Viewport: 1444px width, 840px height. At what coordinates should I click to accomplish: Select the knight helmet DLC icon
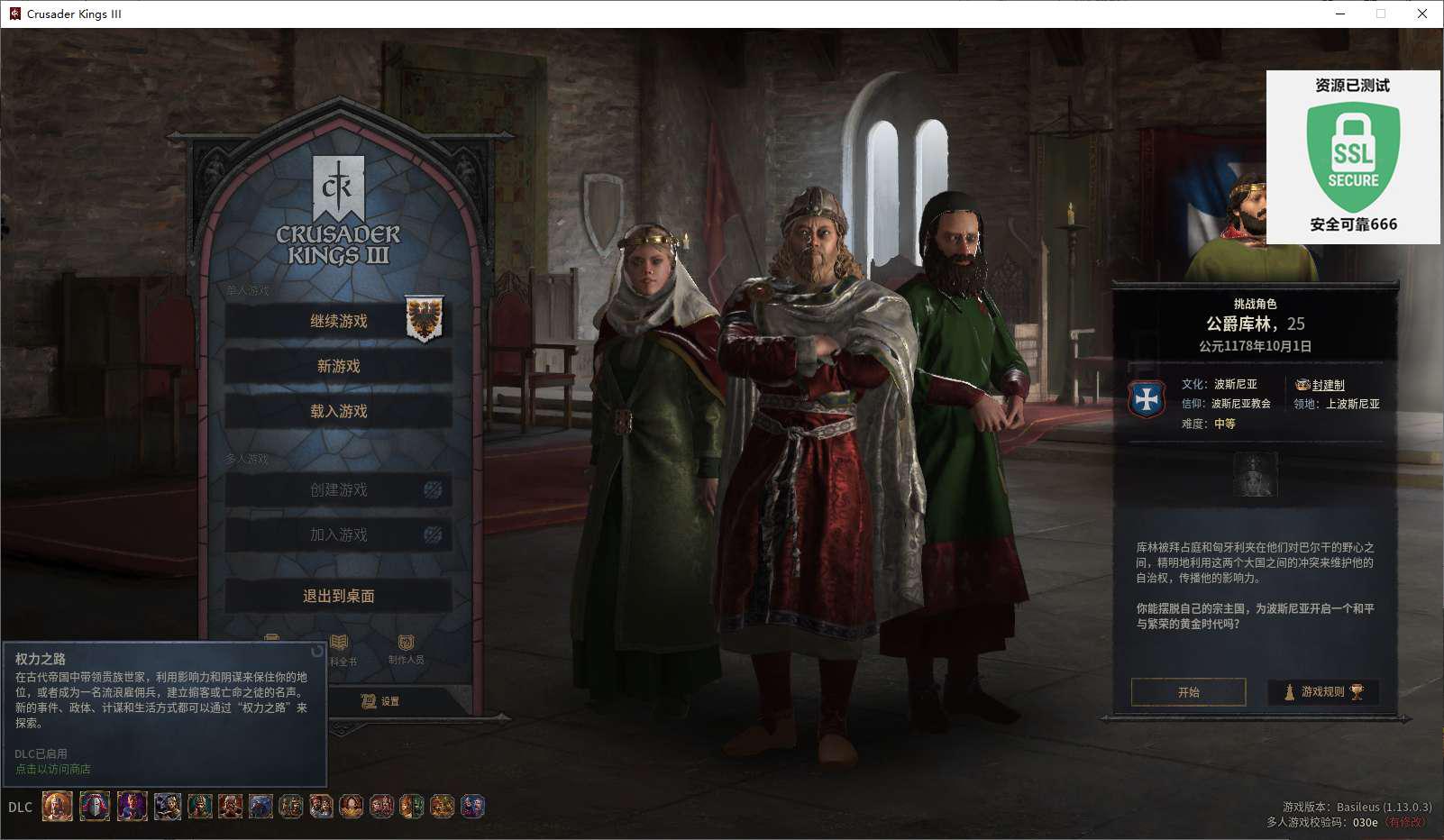click(x=95, y=806)
